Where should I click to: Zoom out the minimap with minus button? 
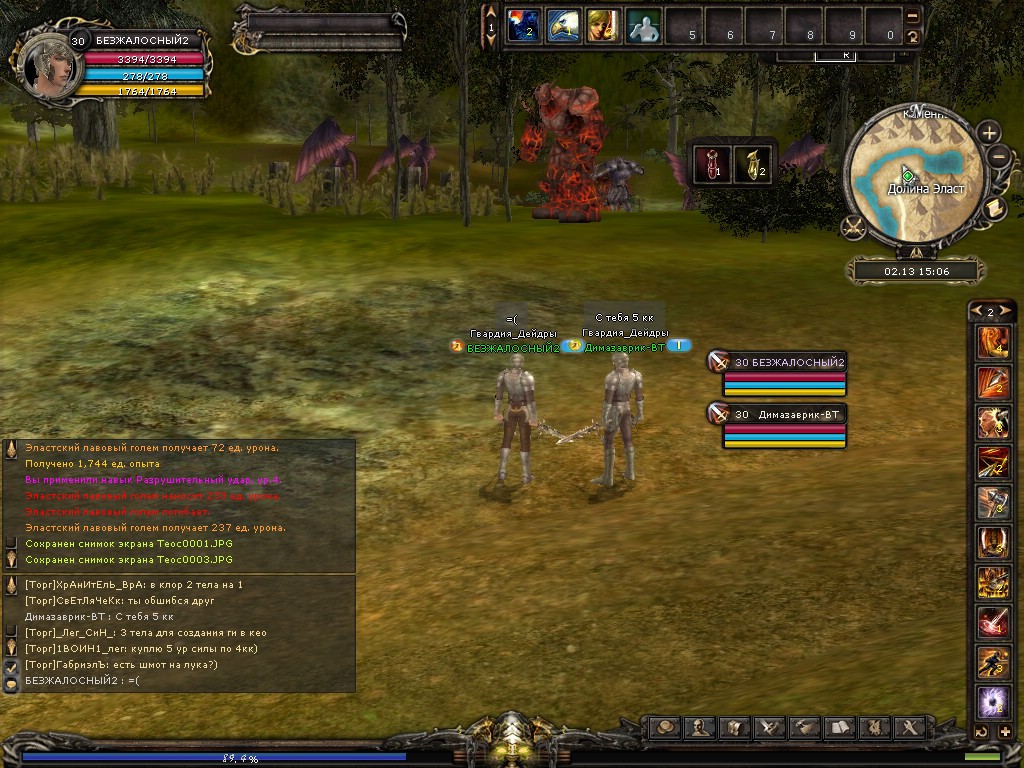[998, 156]
